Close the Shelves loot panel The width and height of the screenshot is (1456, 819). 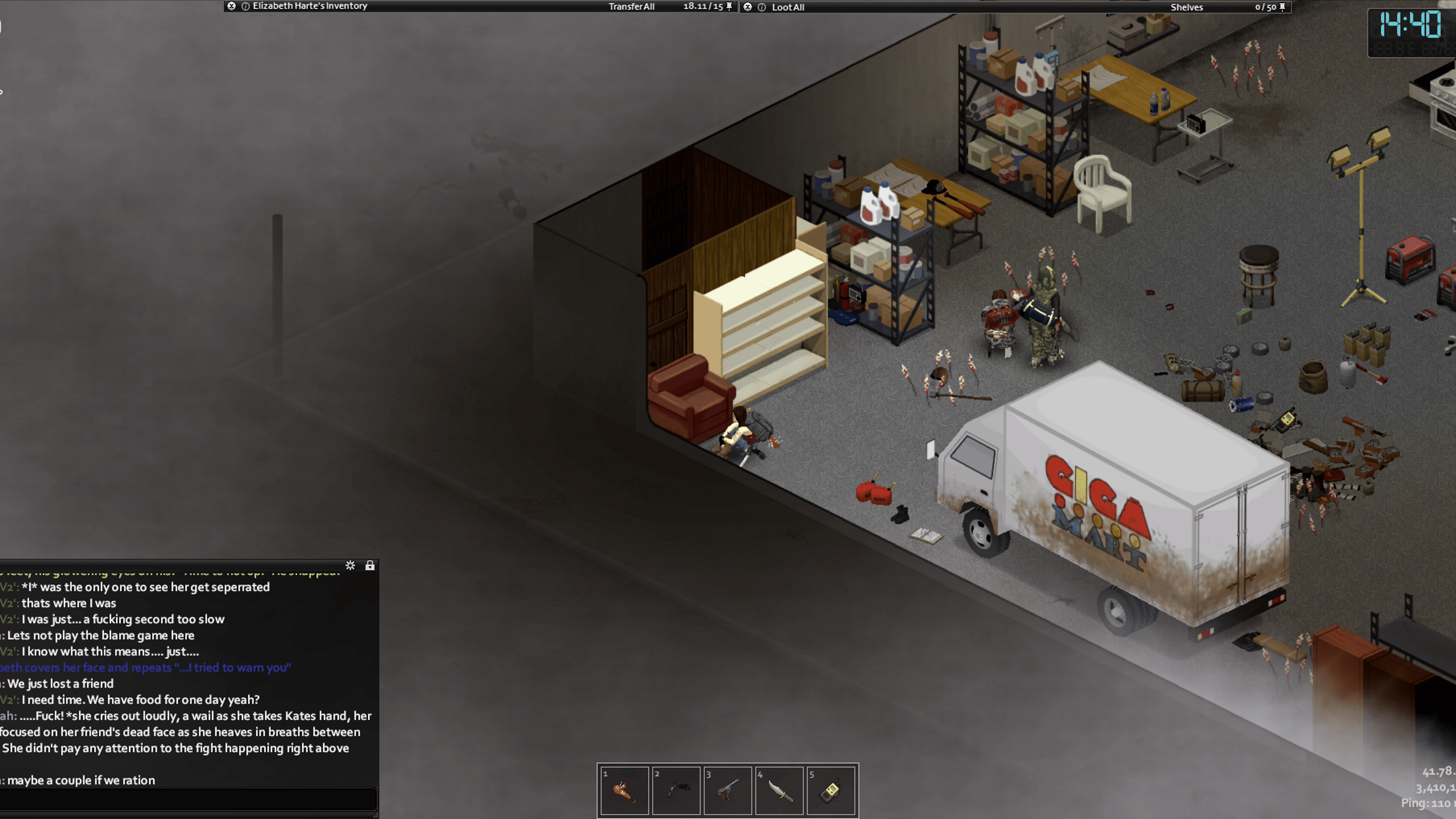click(x=747, y=7)
